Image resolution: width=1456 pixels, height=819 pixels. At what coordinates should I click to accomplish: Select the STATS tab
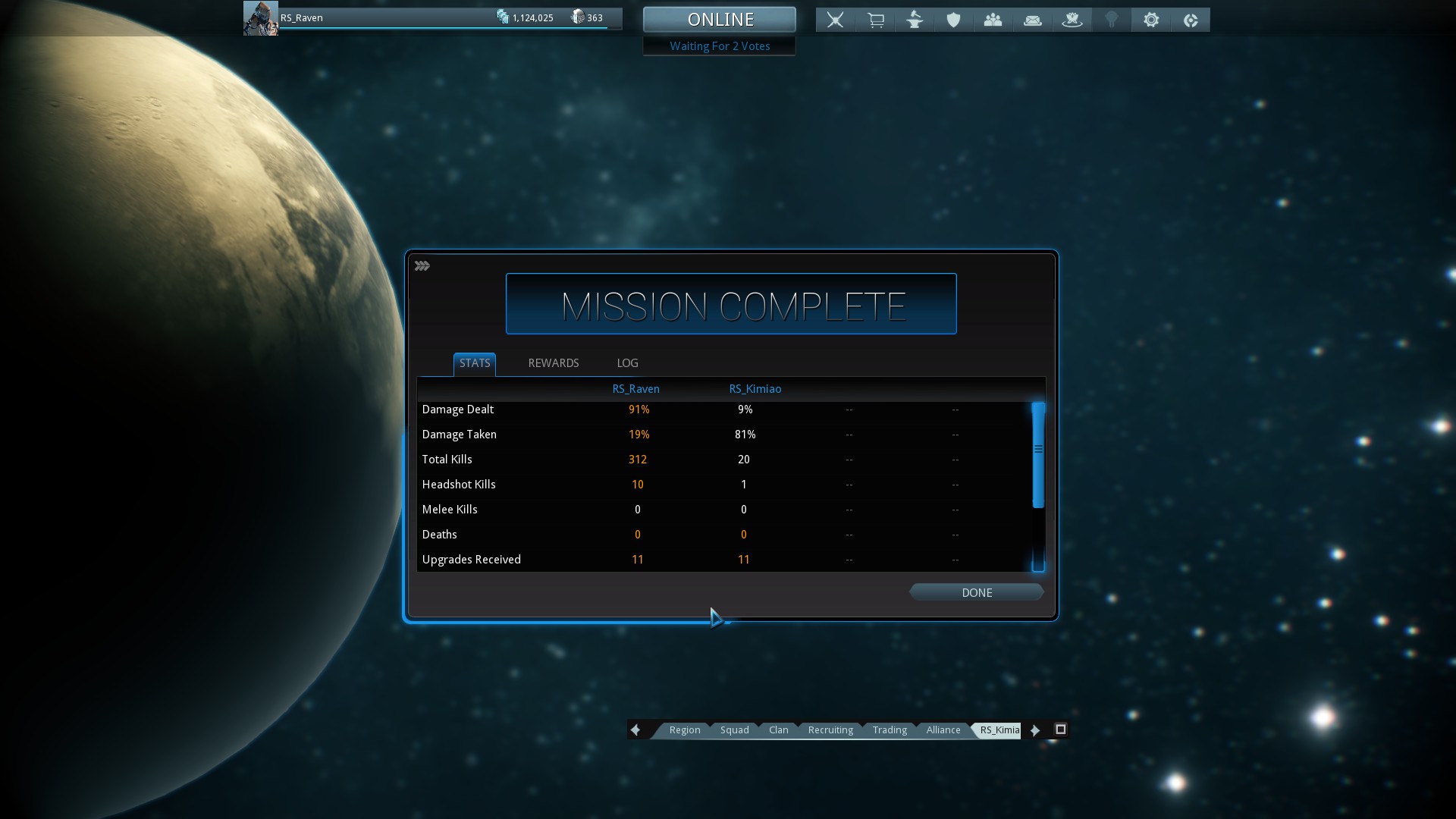click(x=475, y=363)
